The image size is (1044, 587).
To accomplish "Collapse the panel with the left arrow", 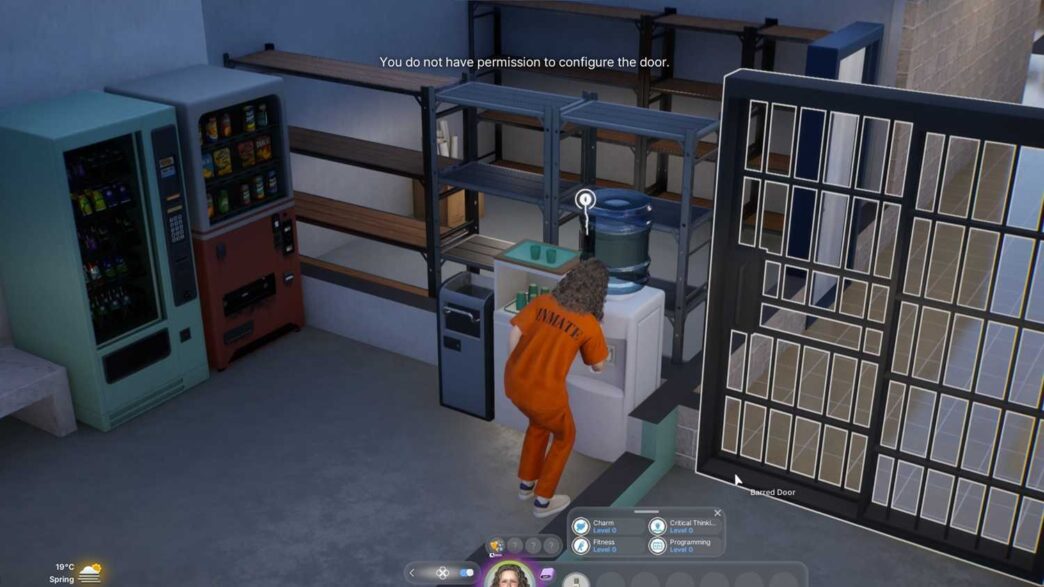I will [412, 573].
